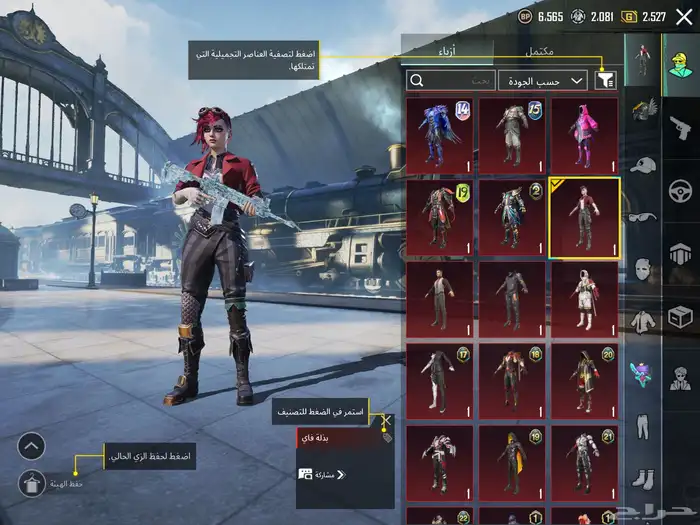
Task: Select the equipped red shirt outfit
Action: (584, 218)
